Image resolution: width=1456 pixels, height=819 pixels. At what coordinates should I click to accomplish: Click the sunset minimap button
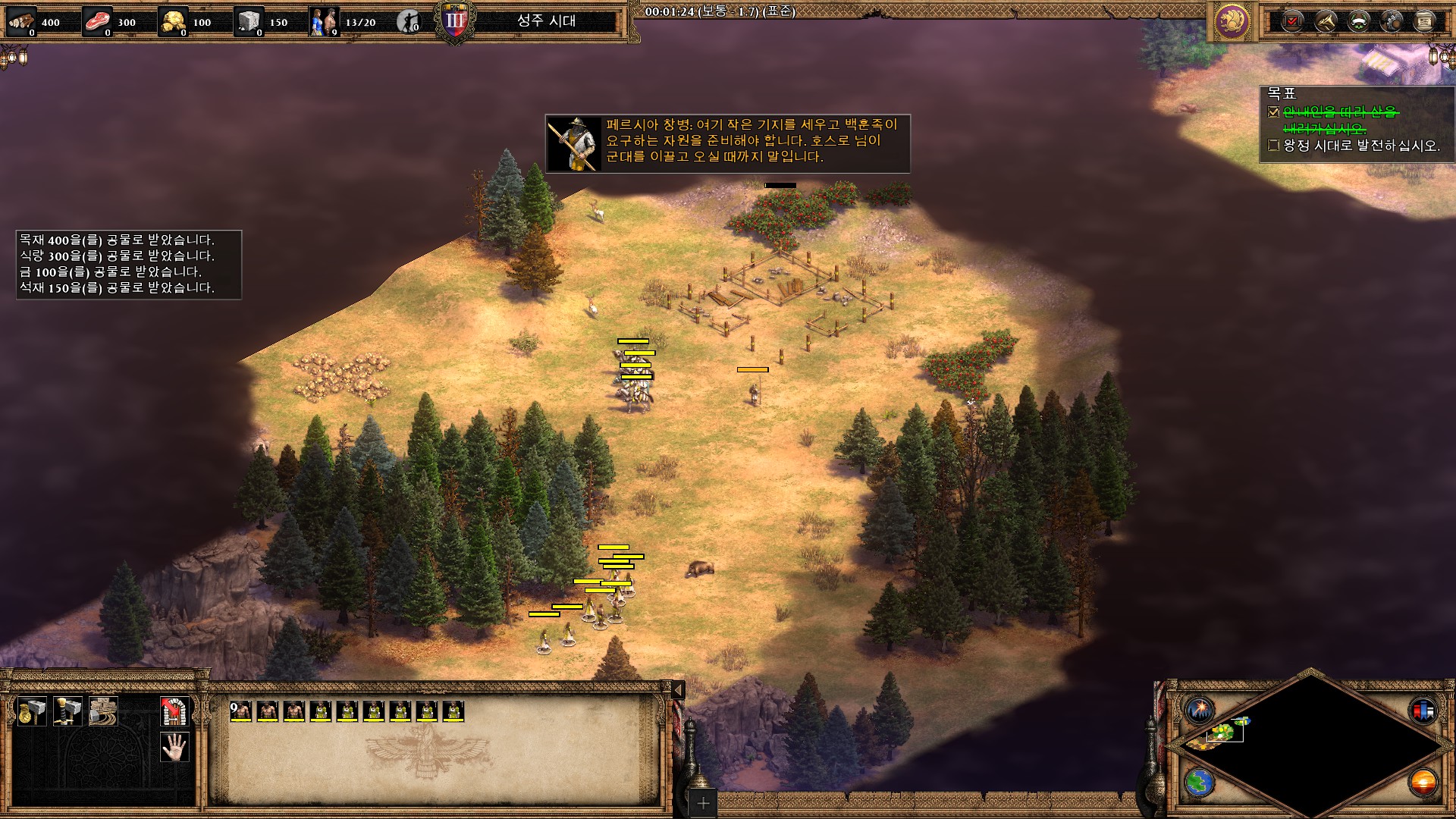1423,782
